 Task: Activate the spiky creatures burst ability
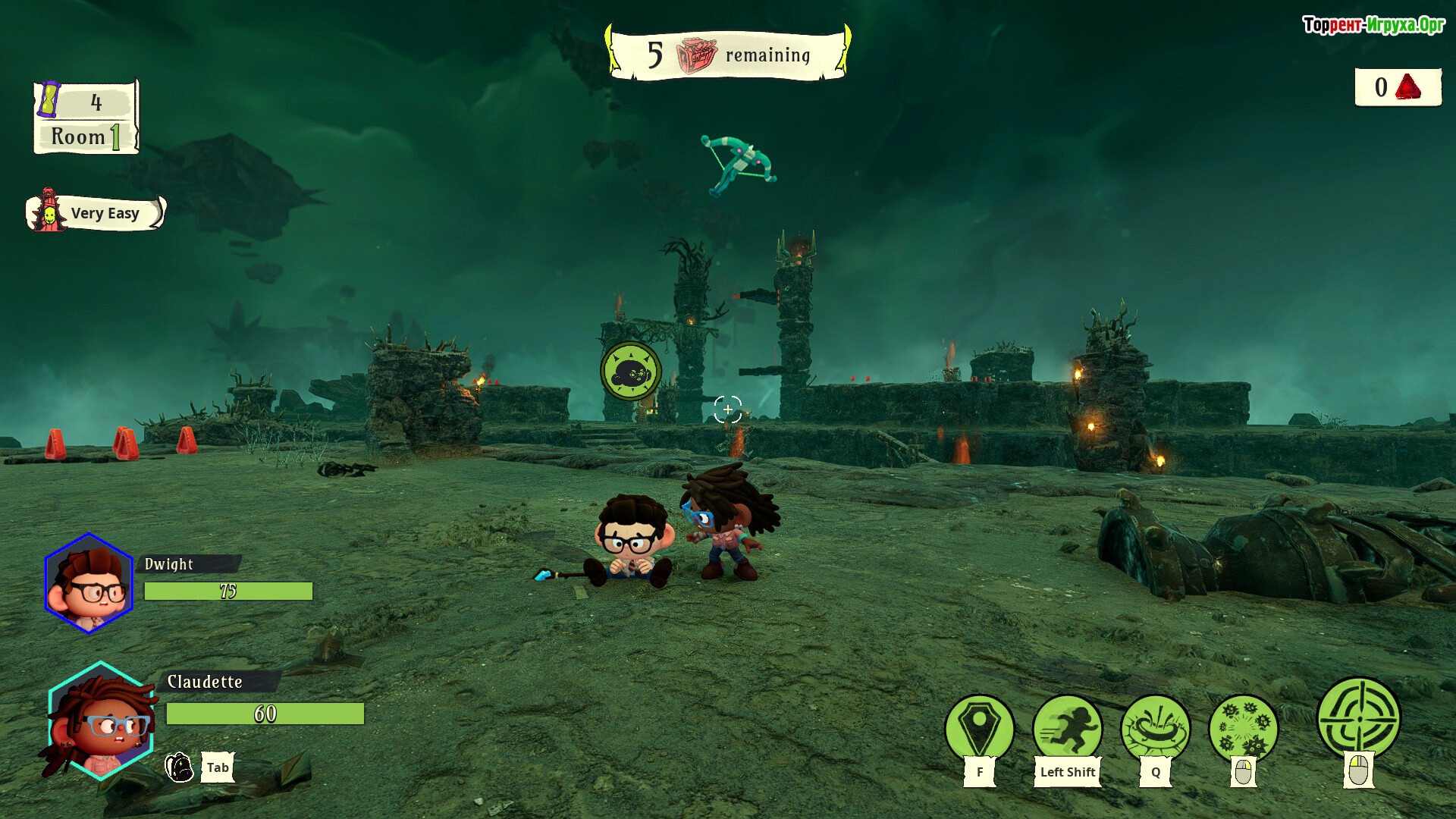tap(1243, 729)
